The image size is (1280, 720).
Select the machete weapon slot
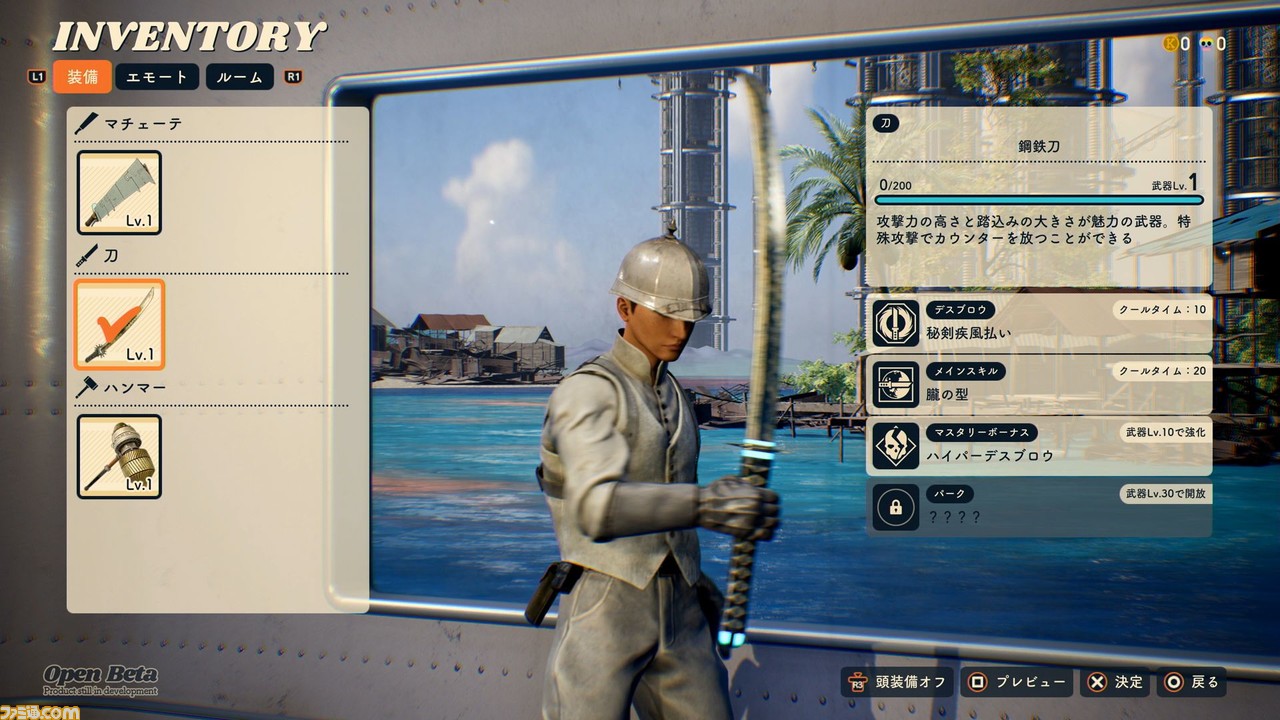pos(119,193)
